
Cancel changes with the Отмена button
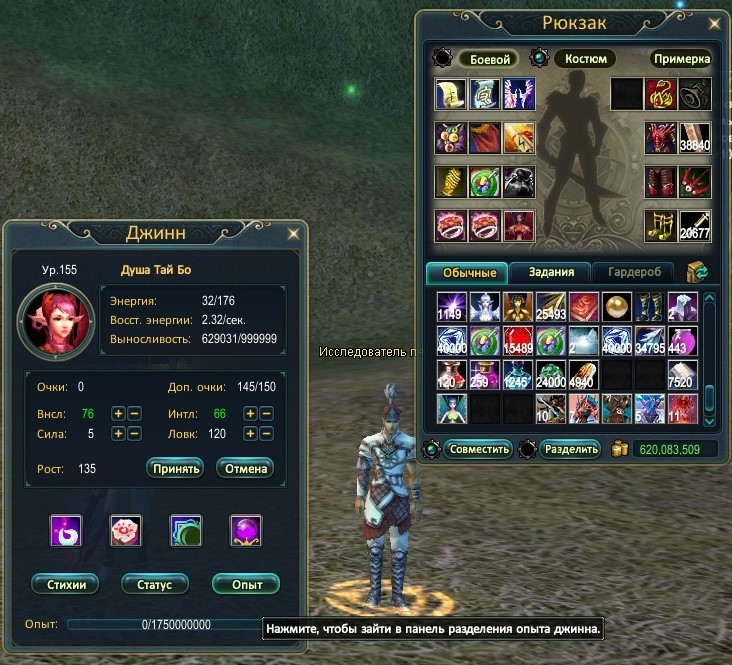[245, 468]
